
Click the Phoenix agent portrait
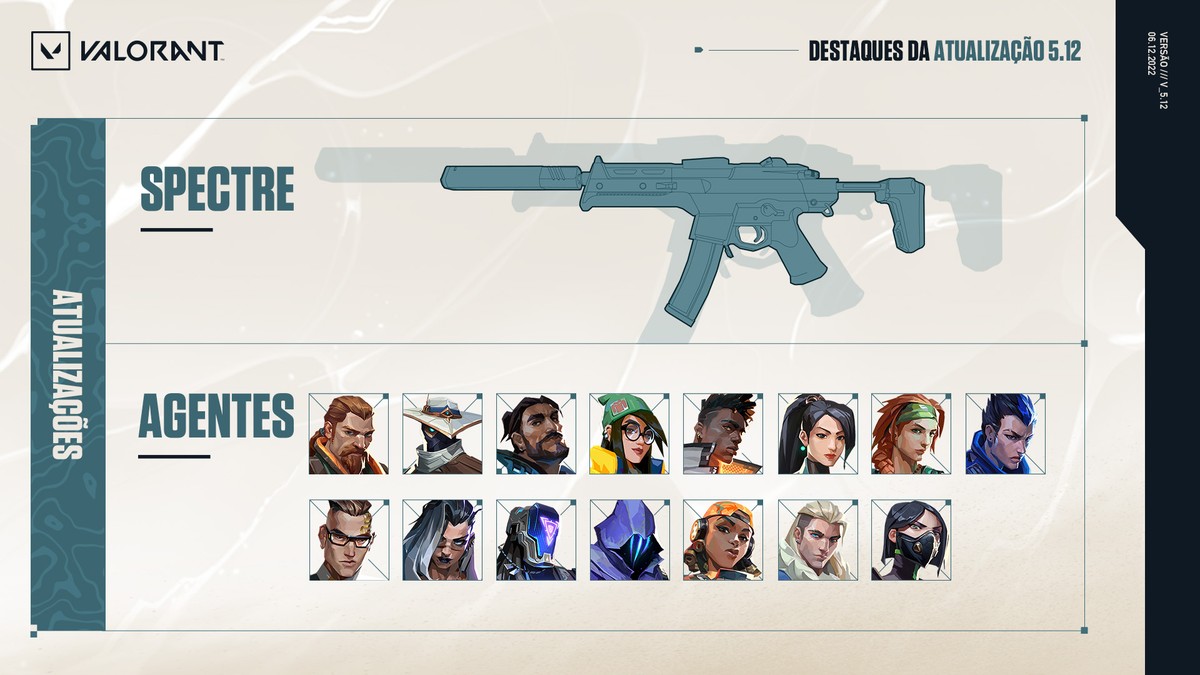click(723, 433)
